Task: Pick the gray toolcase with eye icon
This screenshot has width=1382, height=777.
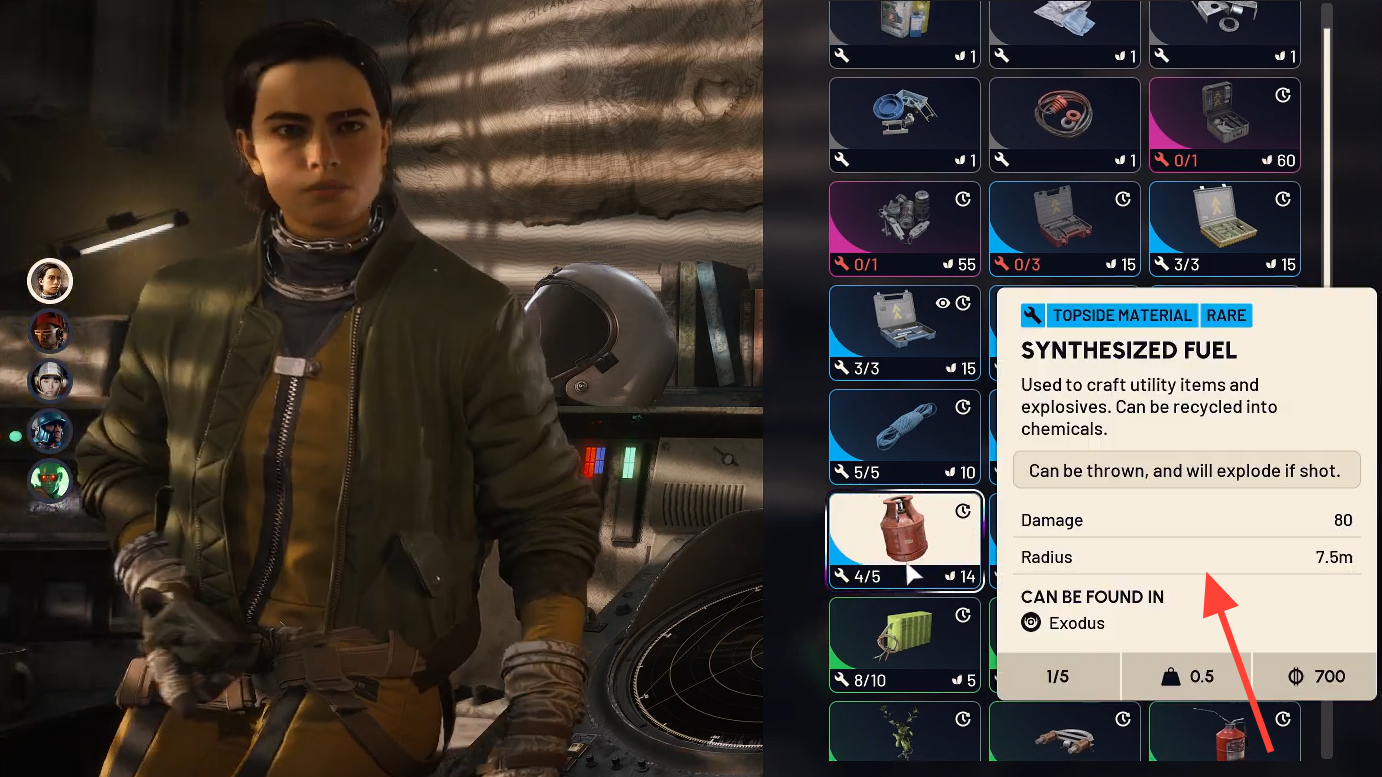Action: (x=905, y=332)
